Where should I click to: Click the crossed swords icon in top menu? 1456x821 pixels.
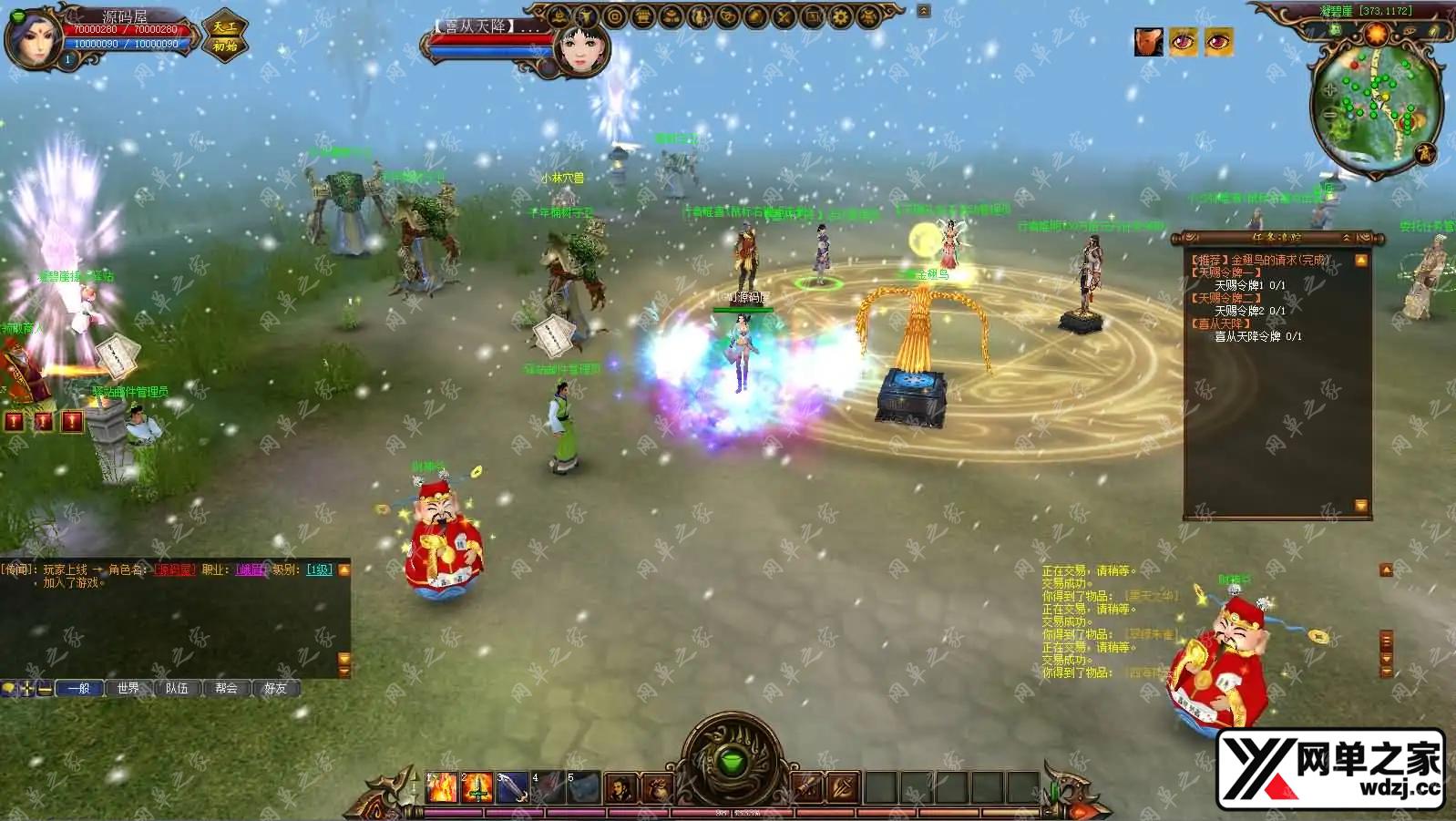784,16
